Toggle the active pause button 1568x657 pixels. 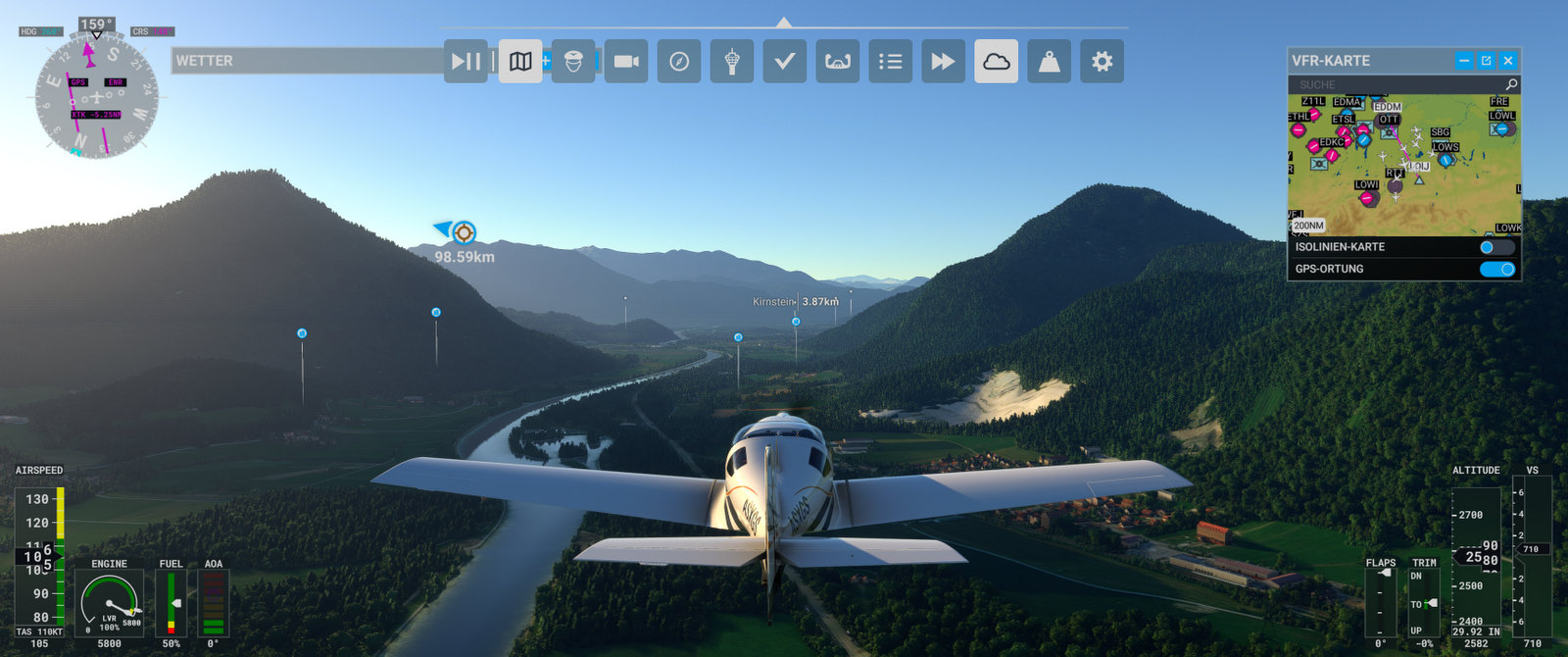click(465, 61)
